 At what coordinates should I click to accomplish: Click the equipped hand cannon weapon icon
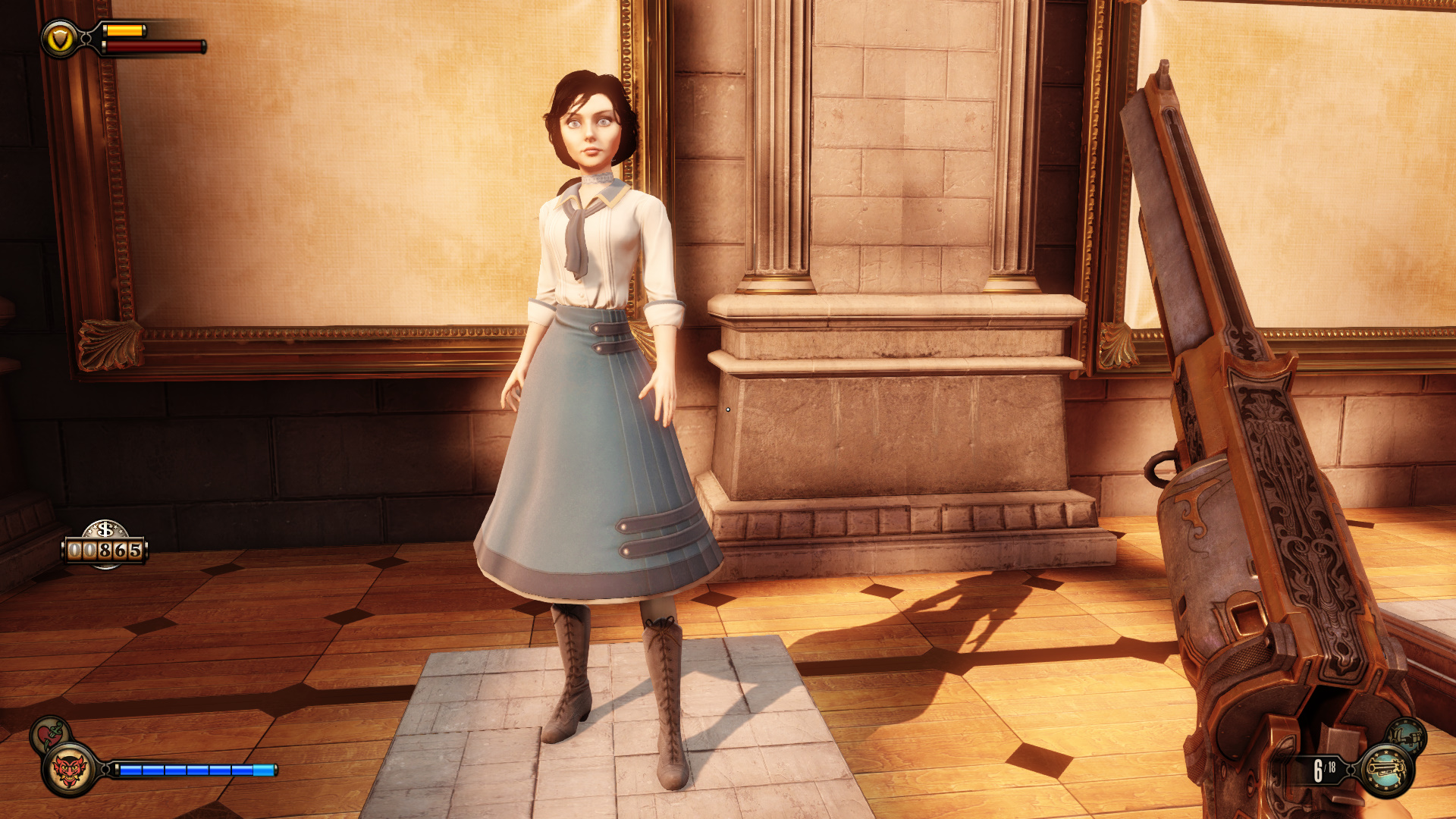1387,770
